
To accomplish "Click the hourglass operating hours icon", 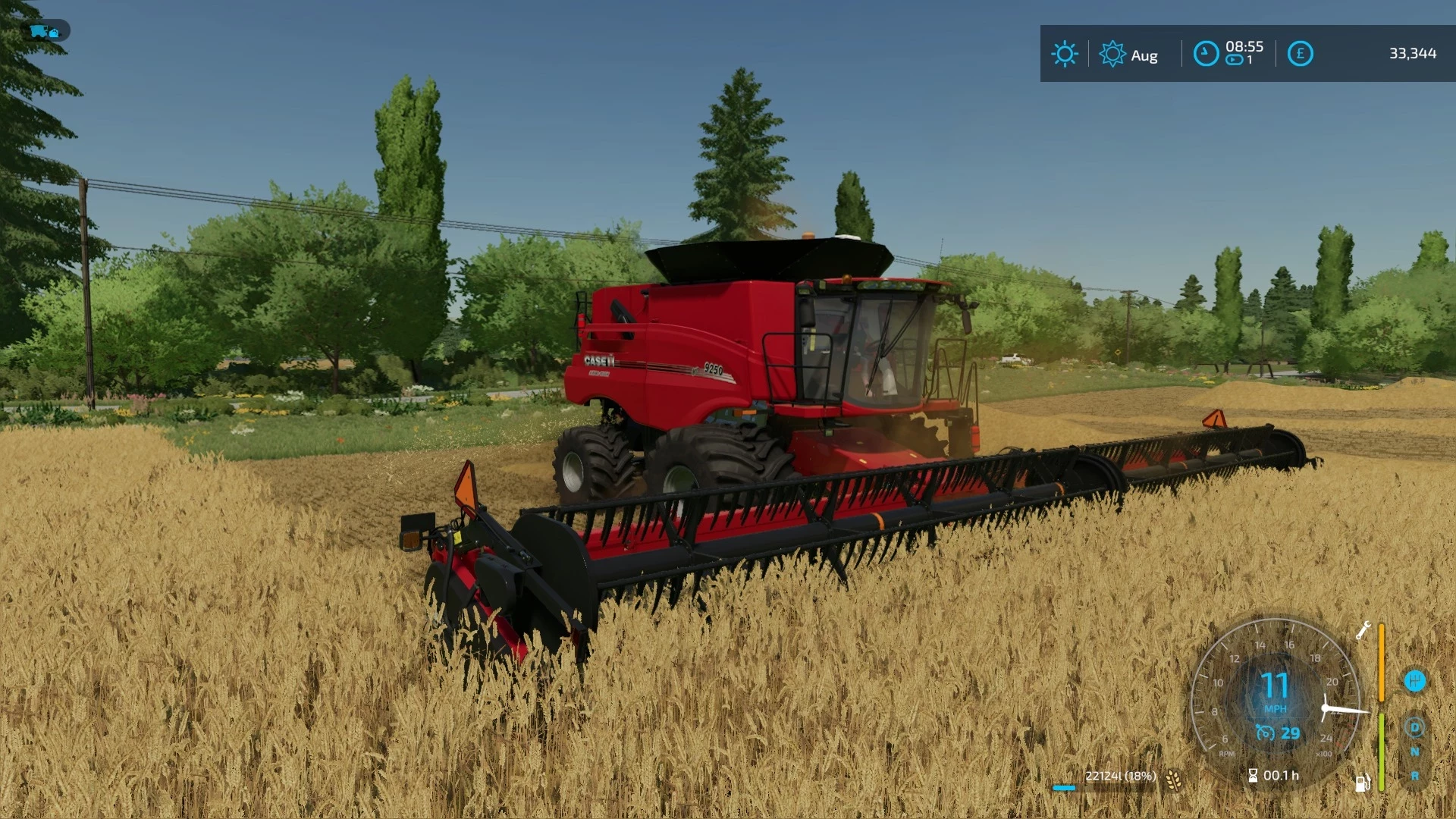I will (x=1252, y=777).
